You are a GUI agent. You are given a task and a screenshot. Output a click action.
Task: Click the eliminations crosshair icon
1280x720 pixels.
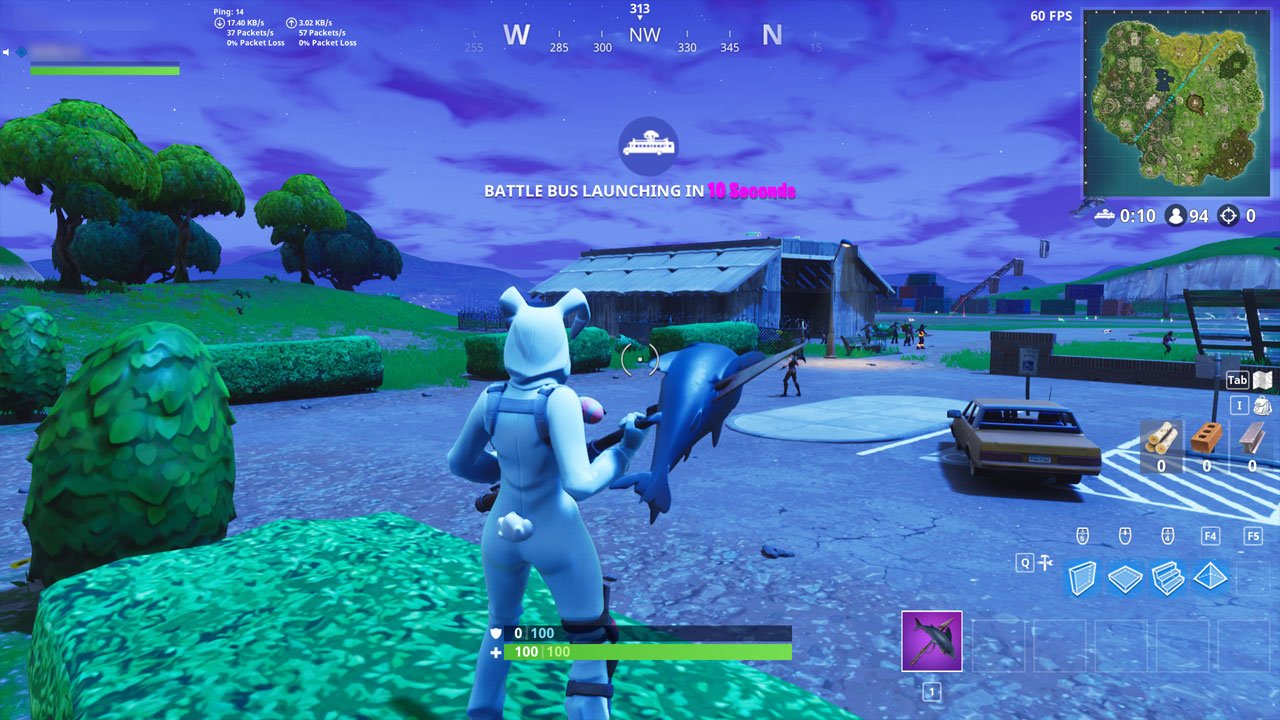pyautogui.click(x=1227, y=215)
